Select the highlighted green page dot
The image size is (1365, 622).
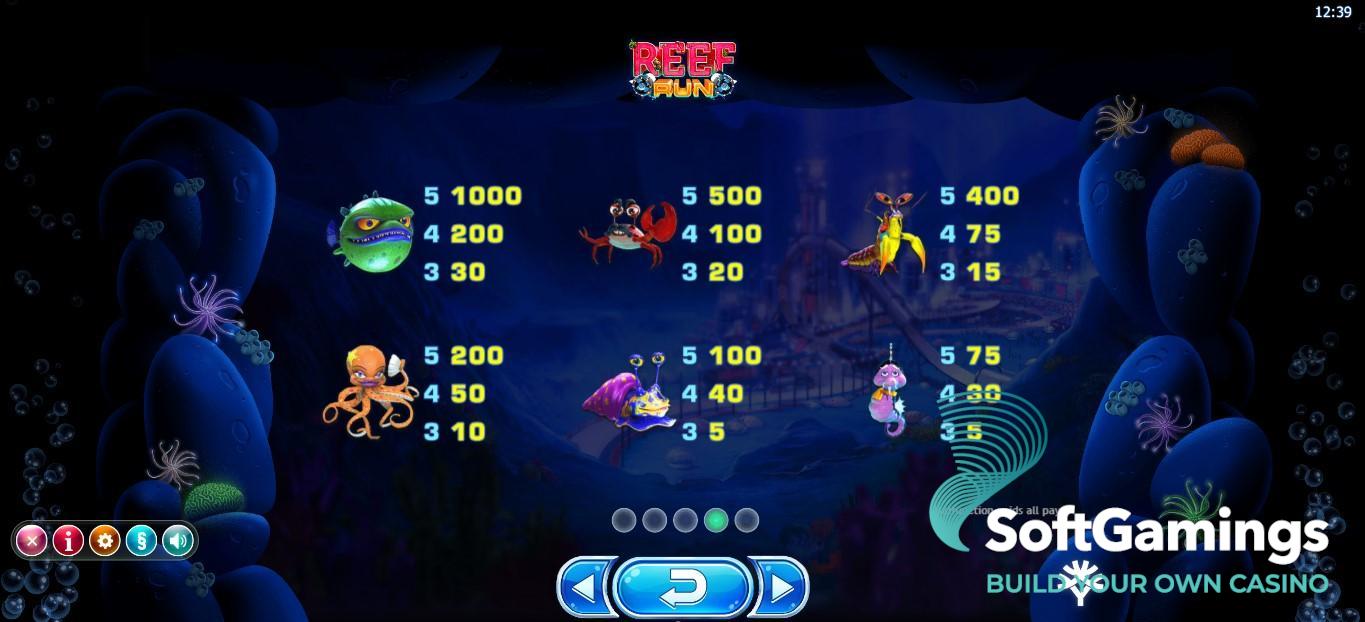(x=716, y=520)
